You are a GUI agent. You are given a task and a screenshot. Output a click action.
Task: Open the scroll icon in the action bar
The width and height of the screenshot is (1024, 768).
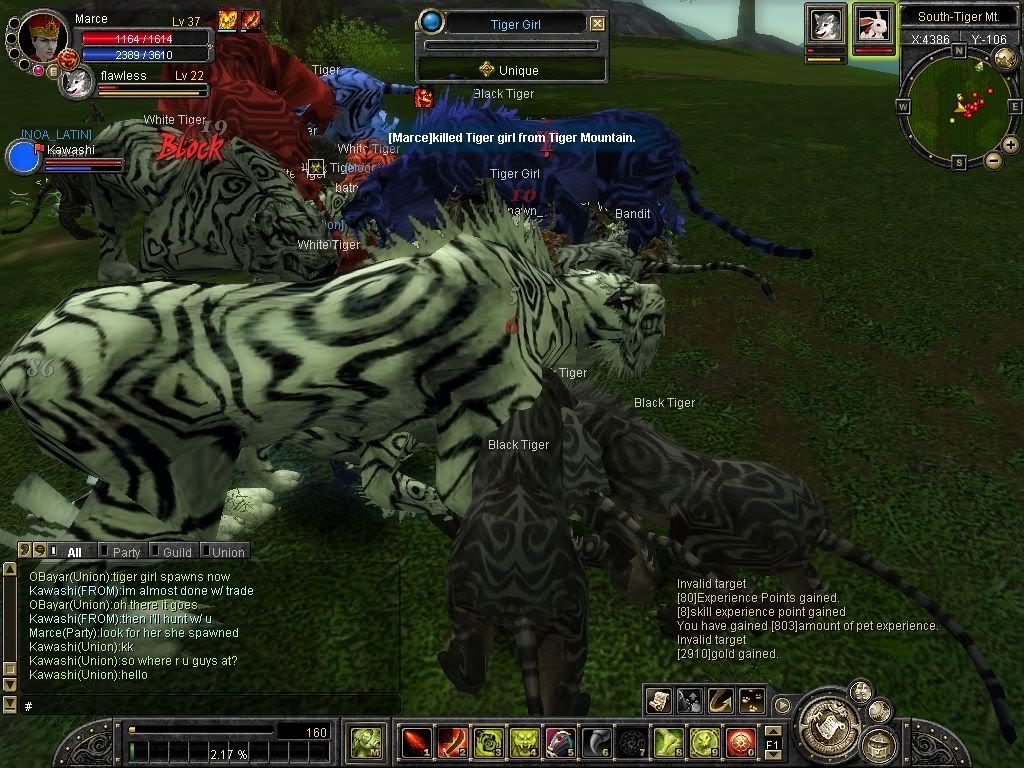(x=659, y=701)
